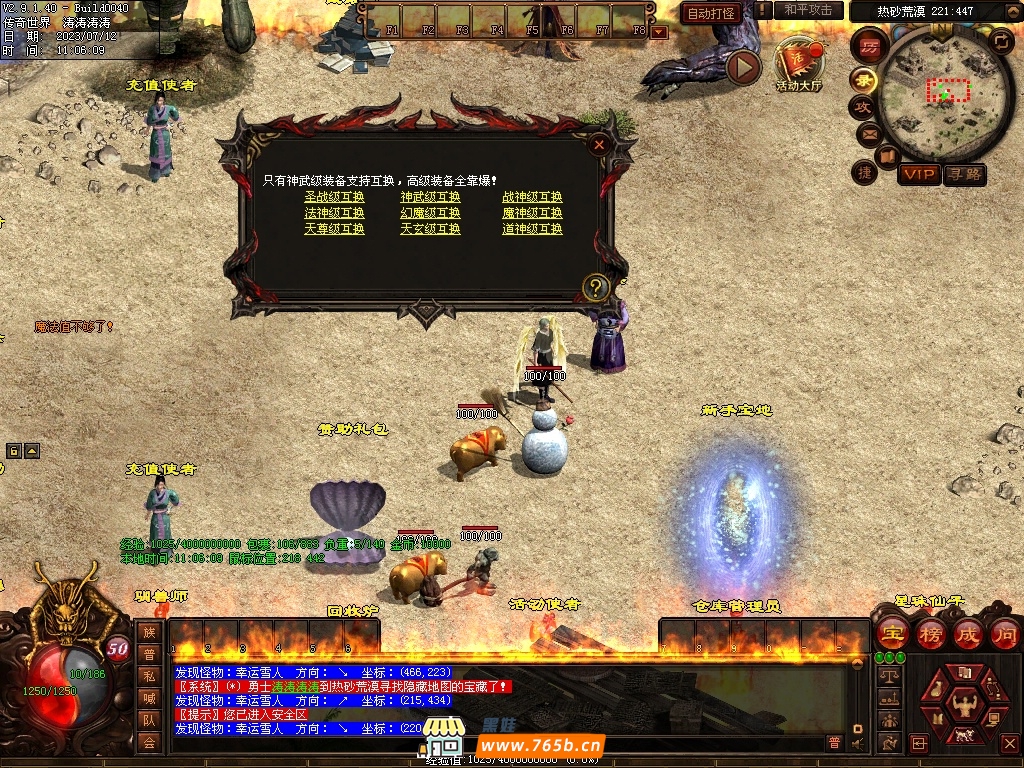Switch chat to the 私 private channel

(x=149, y=675)
